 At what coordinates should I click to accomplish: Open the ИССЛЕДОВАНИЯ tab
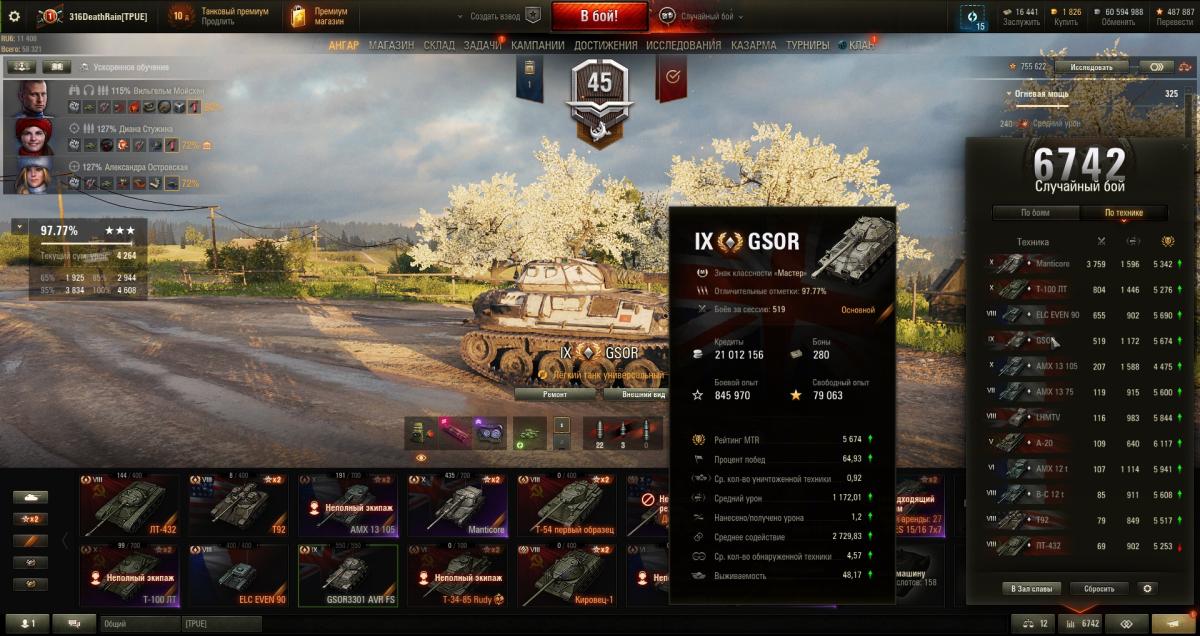coord(683,45)
